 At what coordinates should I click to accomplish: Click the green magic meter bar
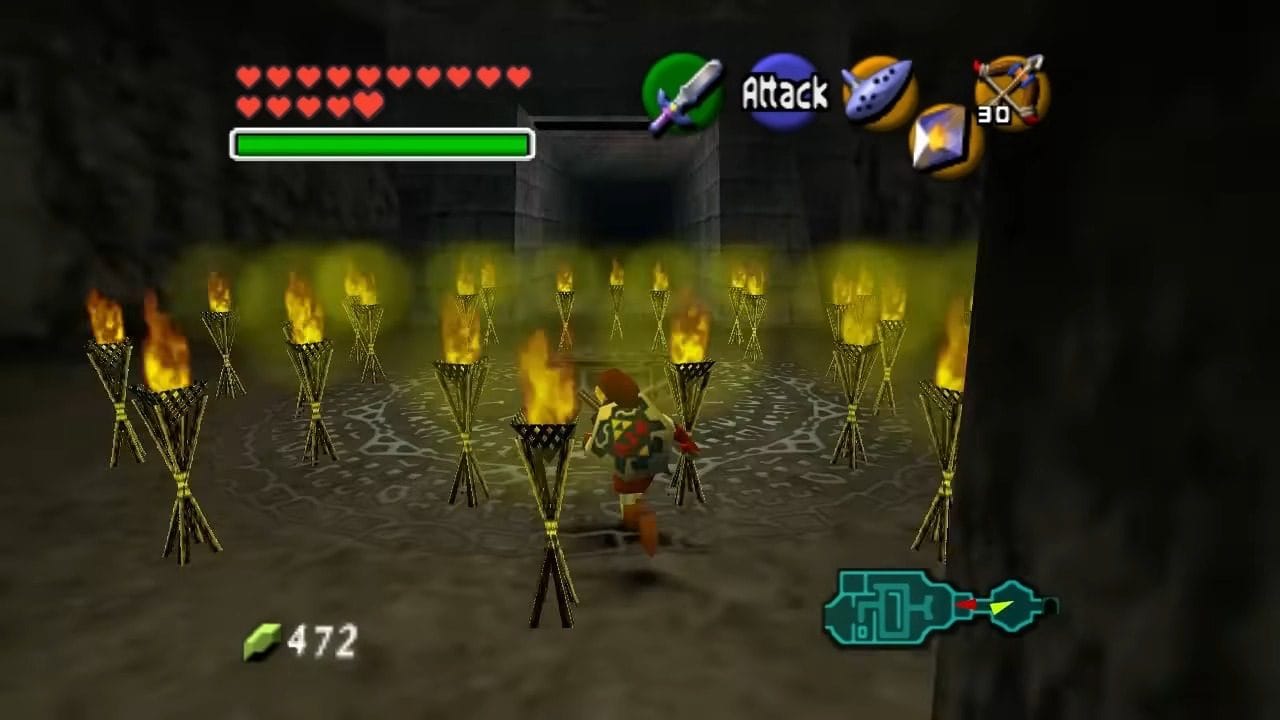380,144
